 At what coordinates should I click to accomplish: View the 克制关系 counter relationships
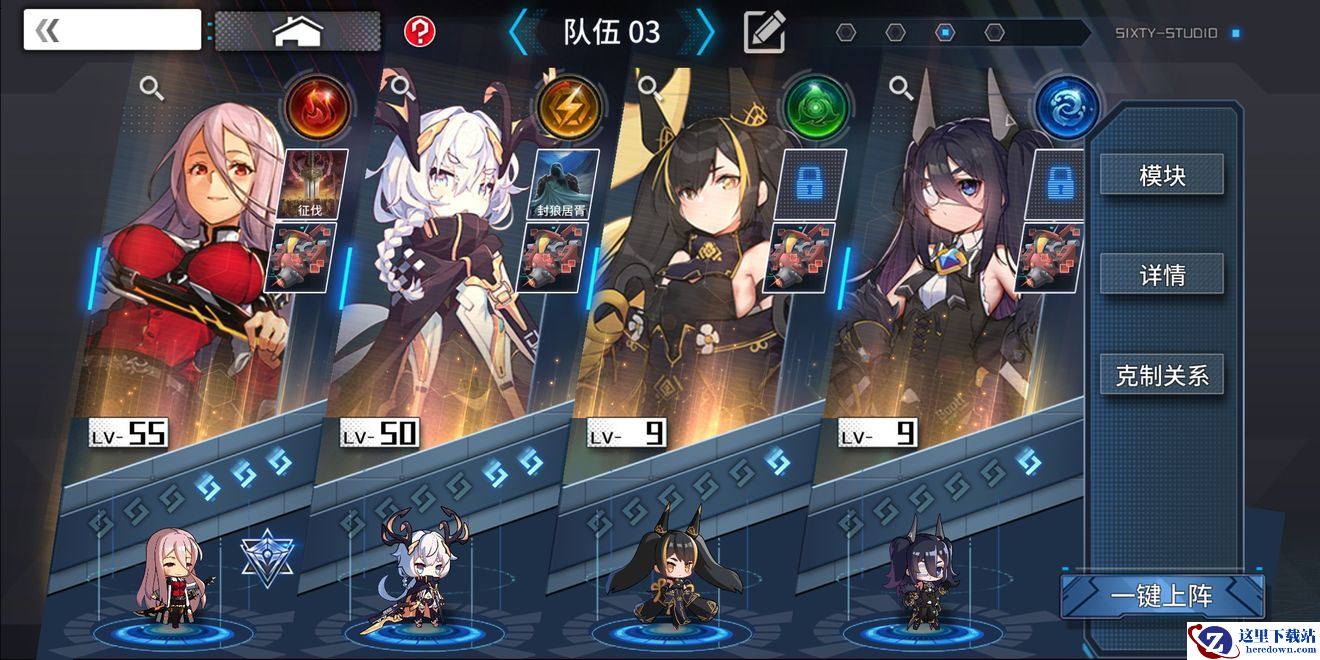tap(1162, 375)
